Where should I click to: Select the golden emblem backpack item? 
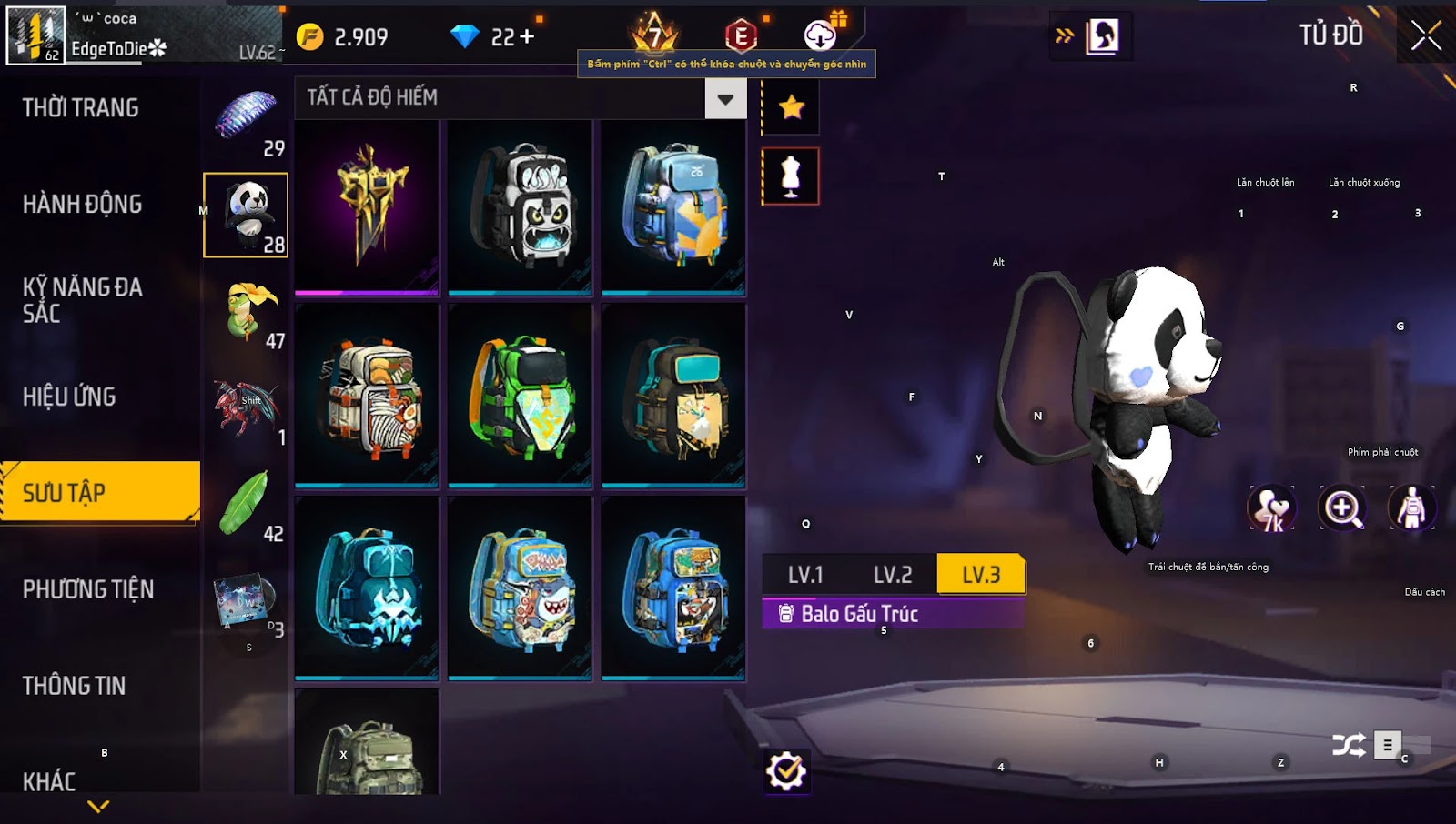point(367,207)
